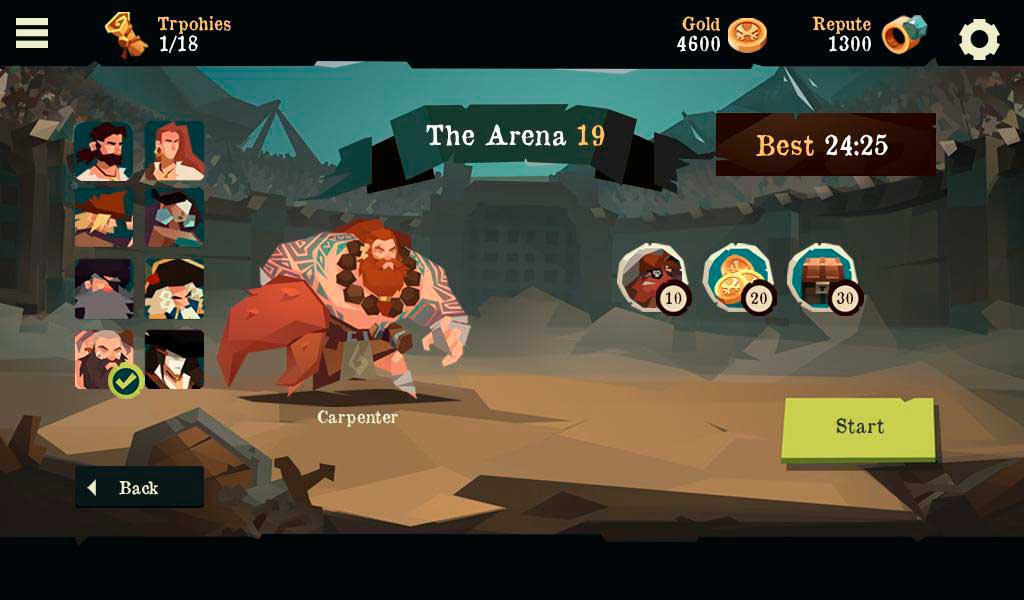Select the dark-haired bearded pirate portrait

pyautogui.click(x=103, y=151)
